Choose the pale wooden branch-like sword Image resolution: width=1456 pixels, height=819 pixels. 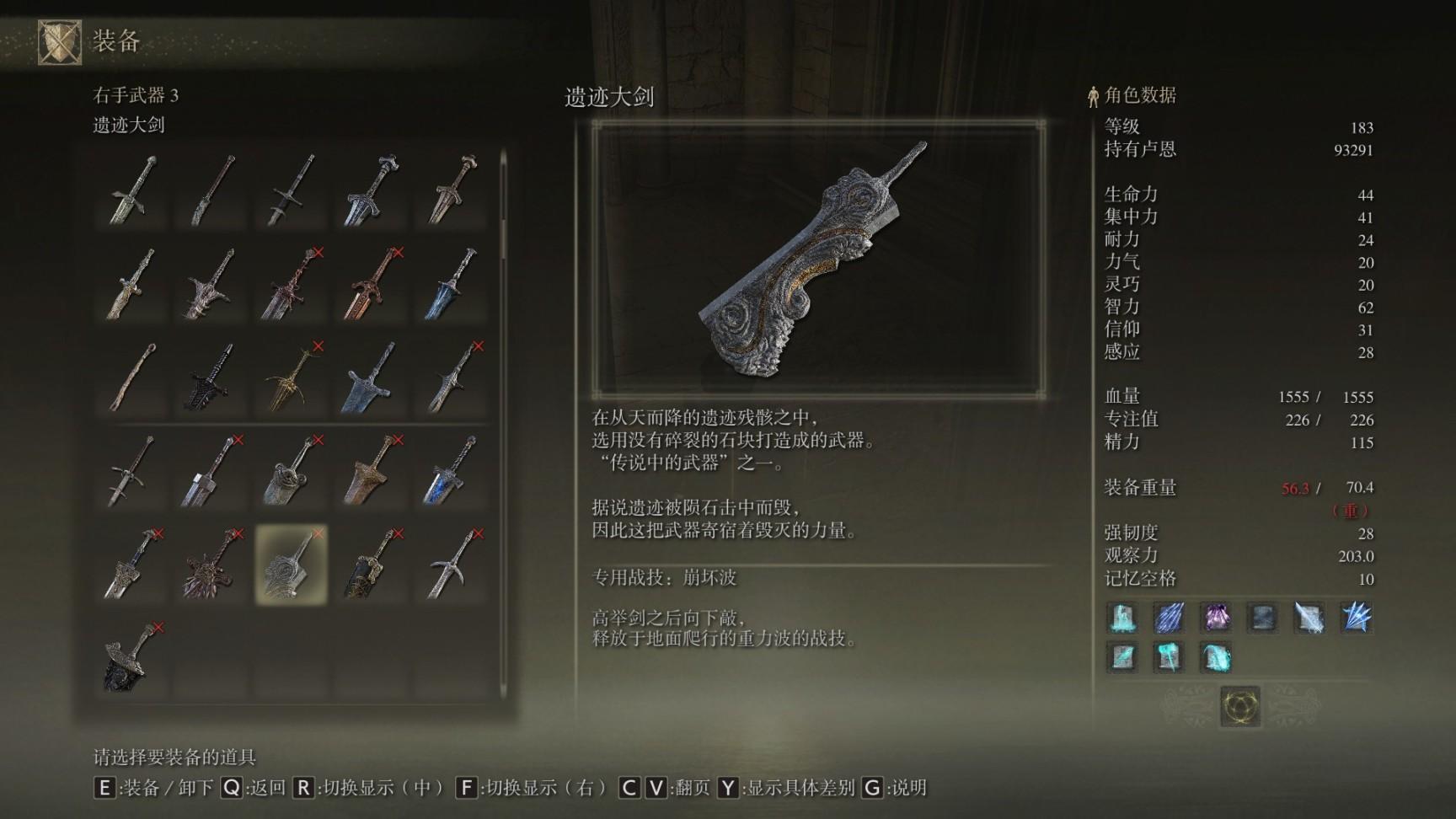[x=131, y=377]
